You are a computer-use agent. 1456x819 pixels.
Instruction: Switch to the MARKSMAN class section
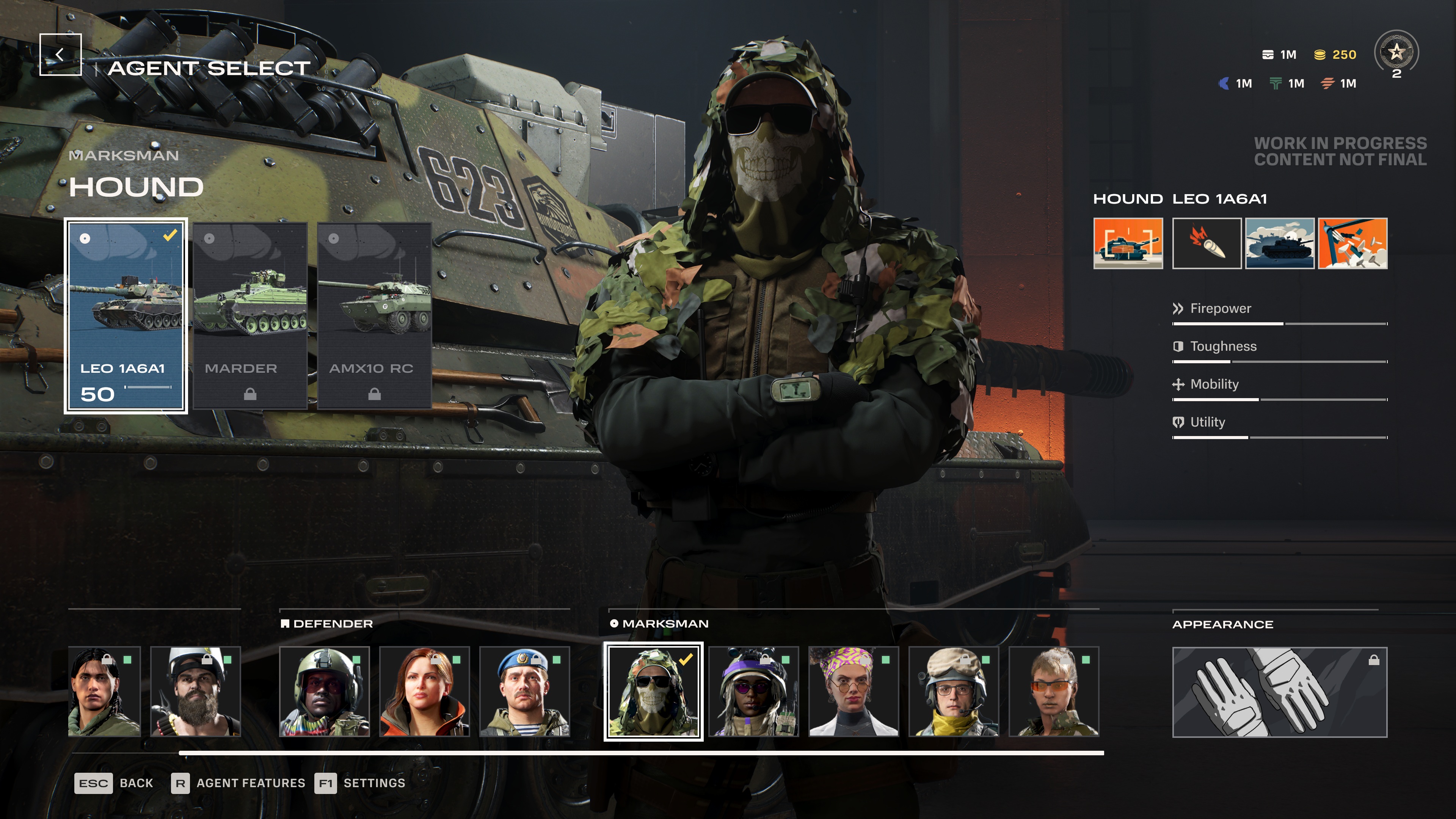coord(665,624)
